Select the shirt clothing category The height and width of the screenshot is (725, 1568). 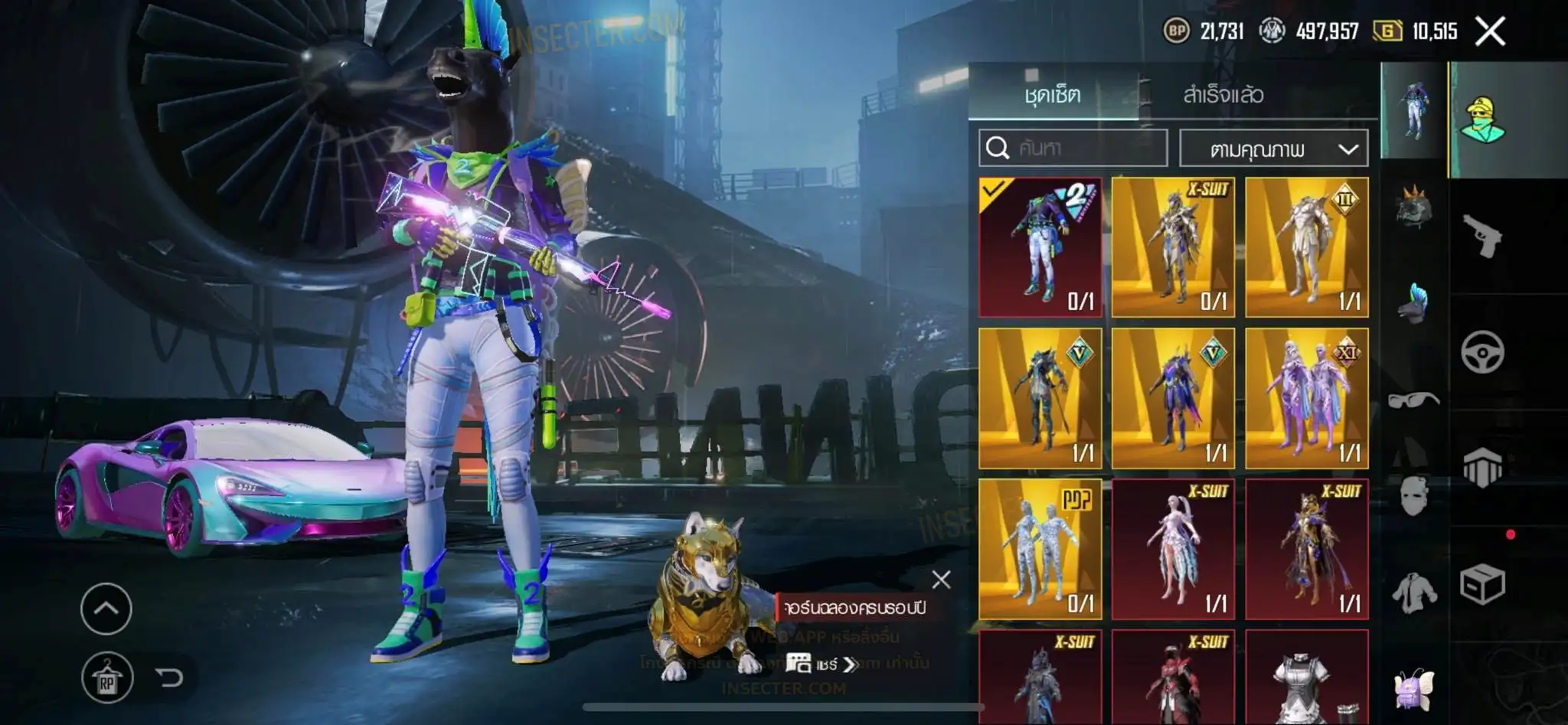[1413, 592]
